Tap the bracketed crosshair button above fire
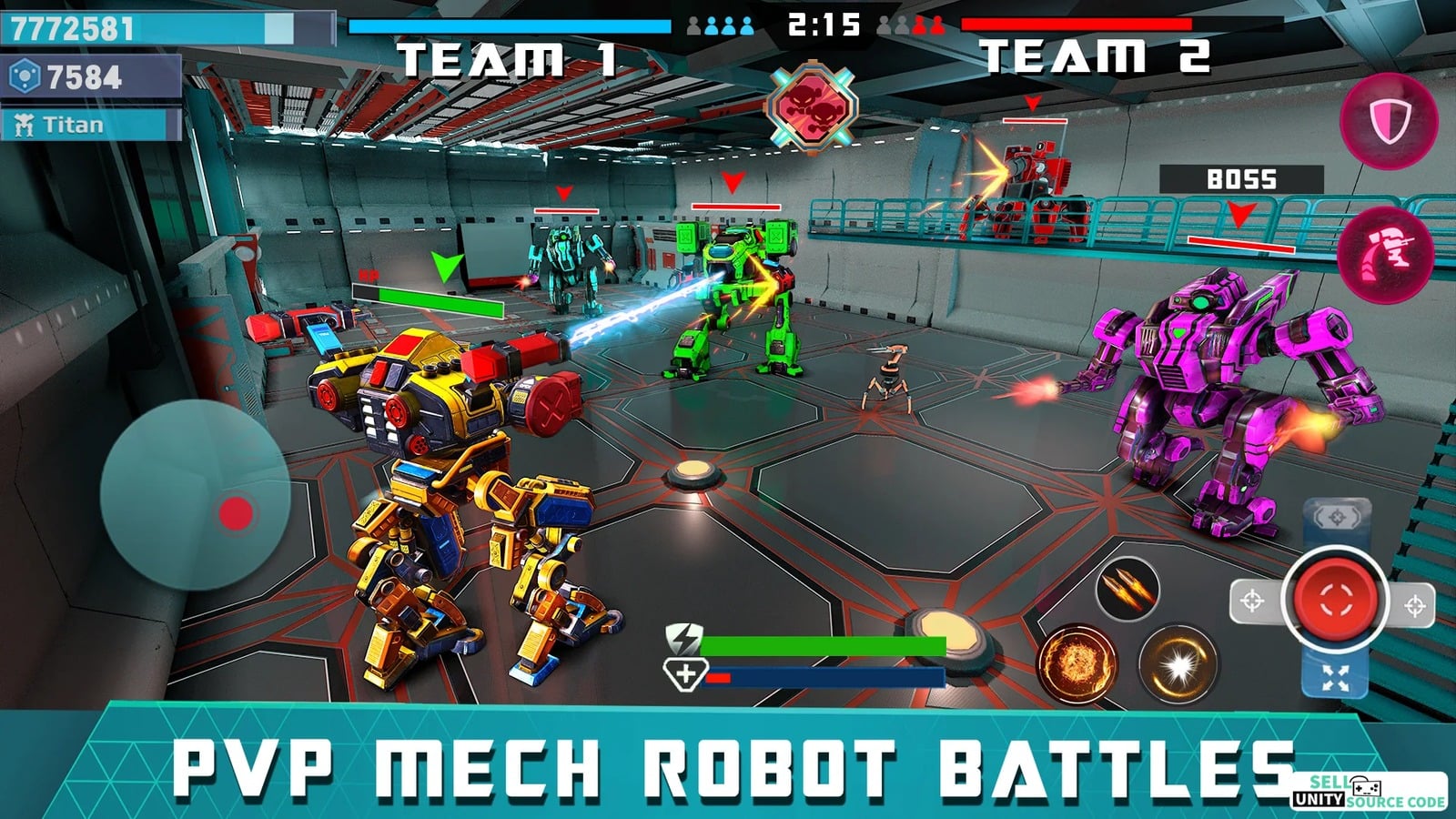The height and width of the screenshot is (819, 1456). pos(1337,519)
